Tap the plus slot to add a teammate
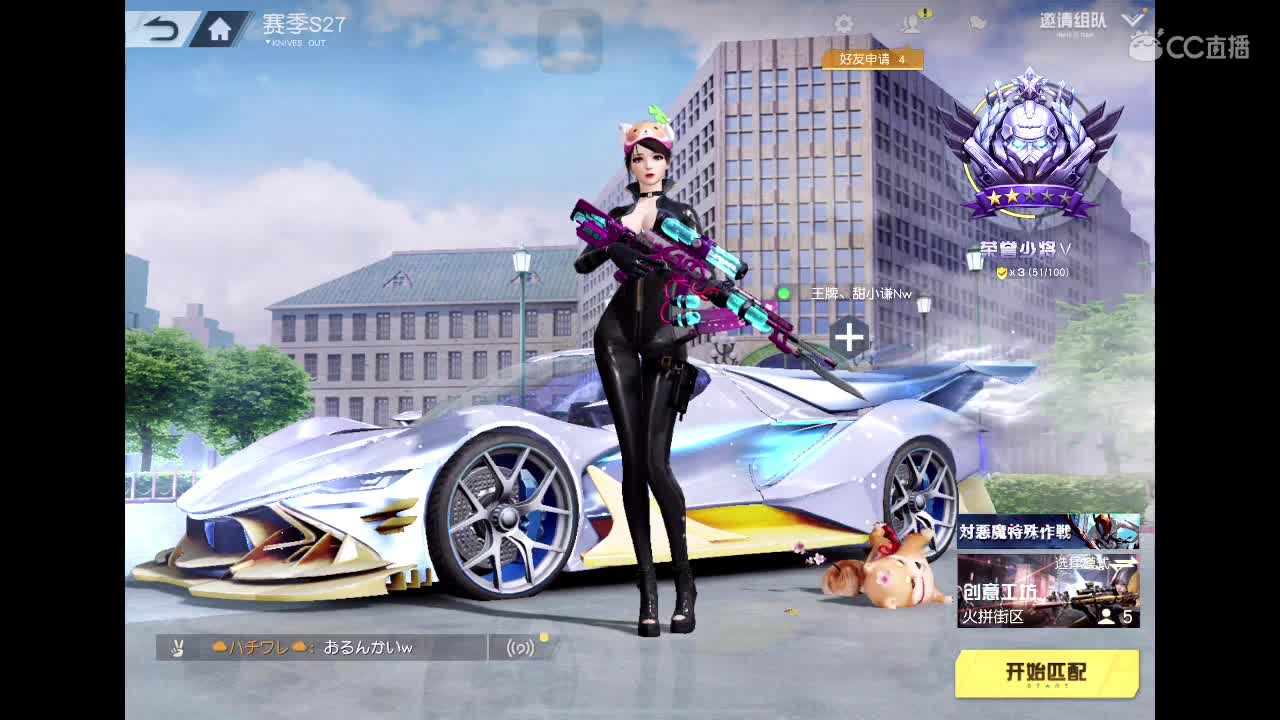Screen dimensions: 1280x720 tap(848, 338)
